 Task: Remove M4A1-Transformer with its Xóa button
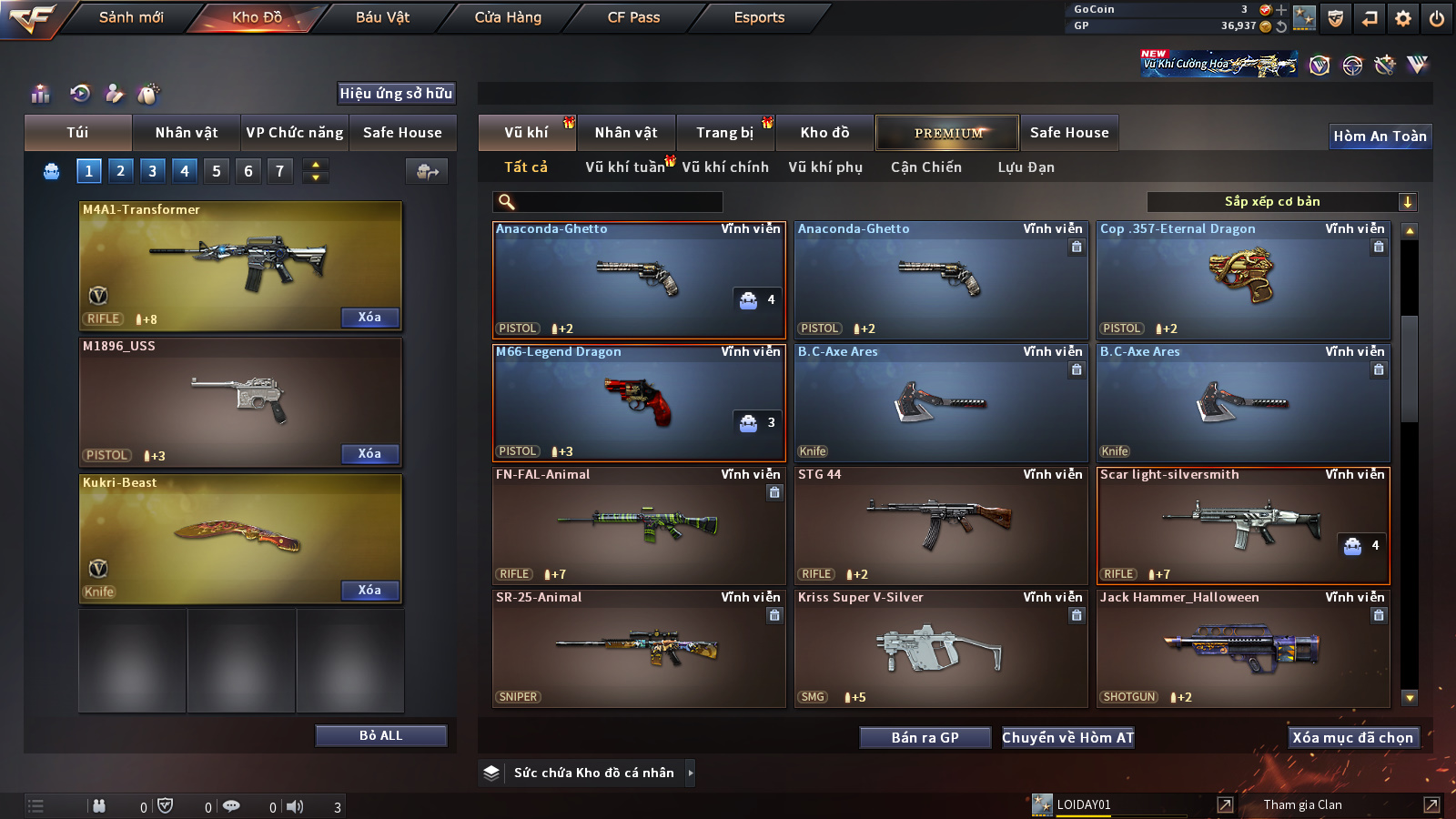click(369, 317)
